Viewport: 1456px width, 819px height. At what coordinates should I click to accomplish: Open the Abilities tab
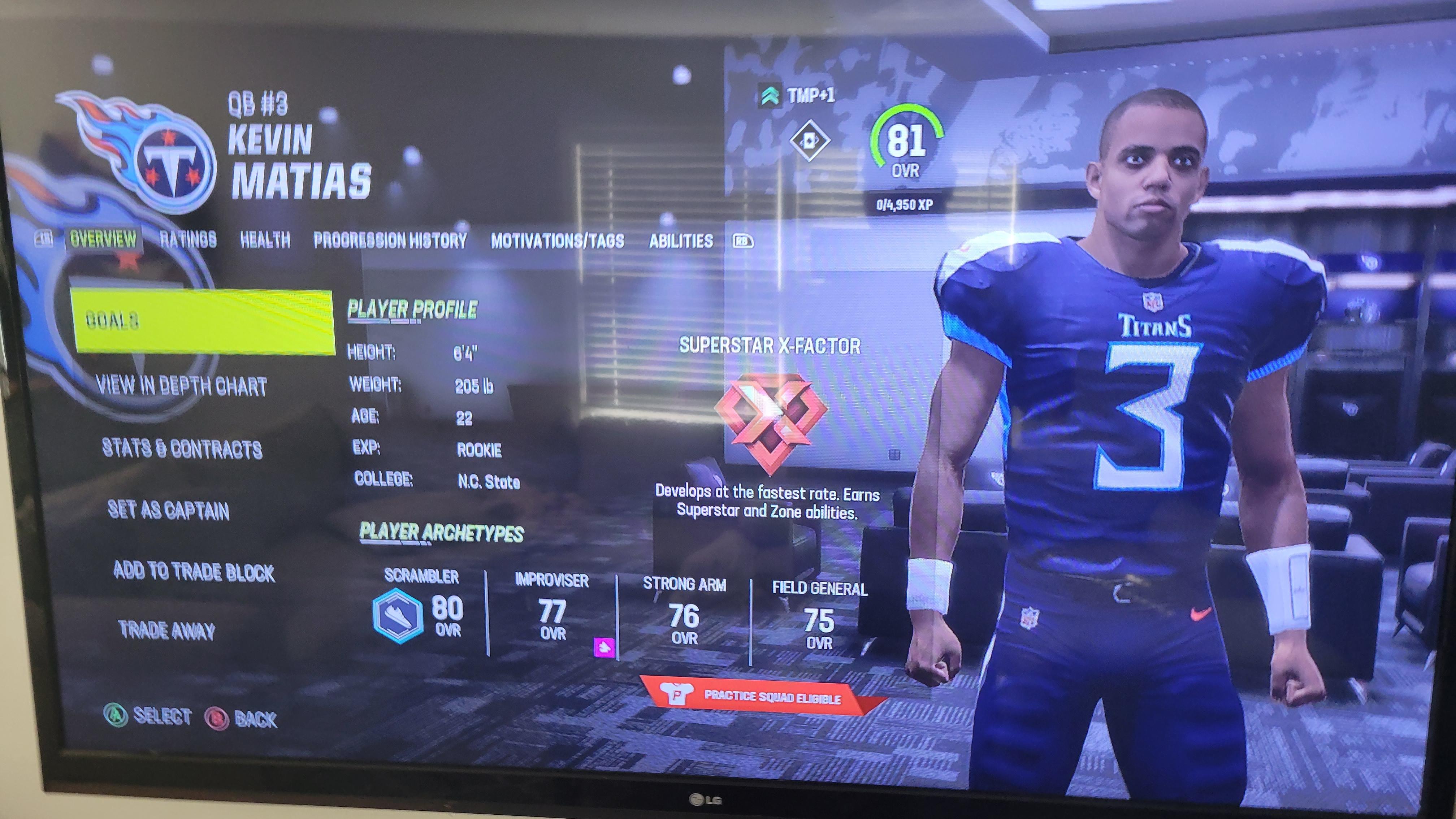(x=681, y=241)
